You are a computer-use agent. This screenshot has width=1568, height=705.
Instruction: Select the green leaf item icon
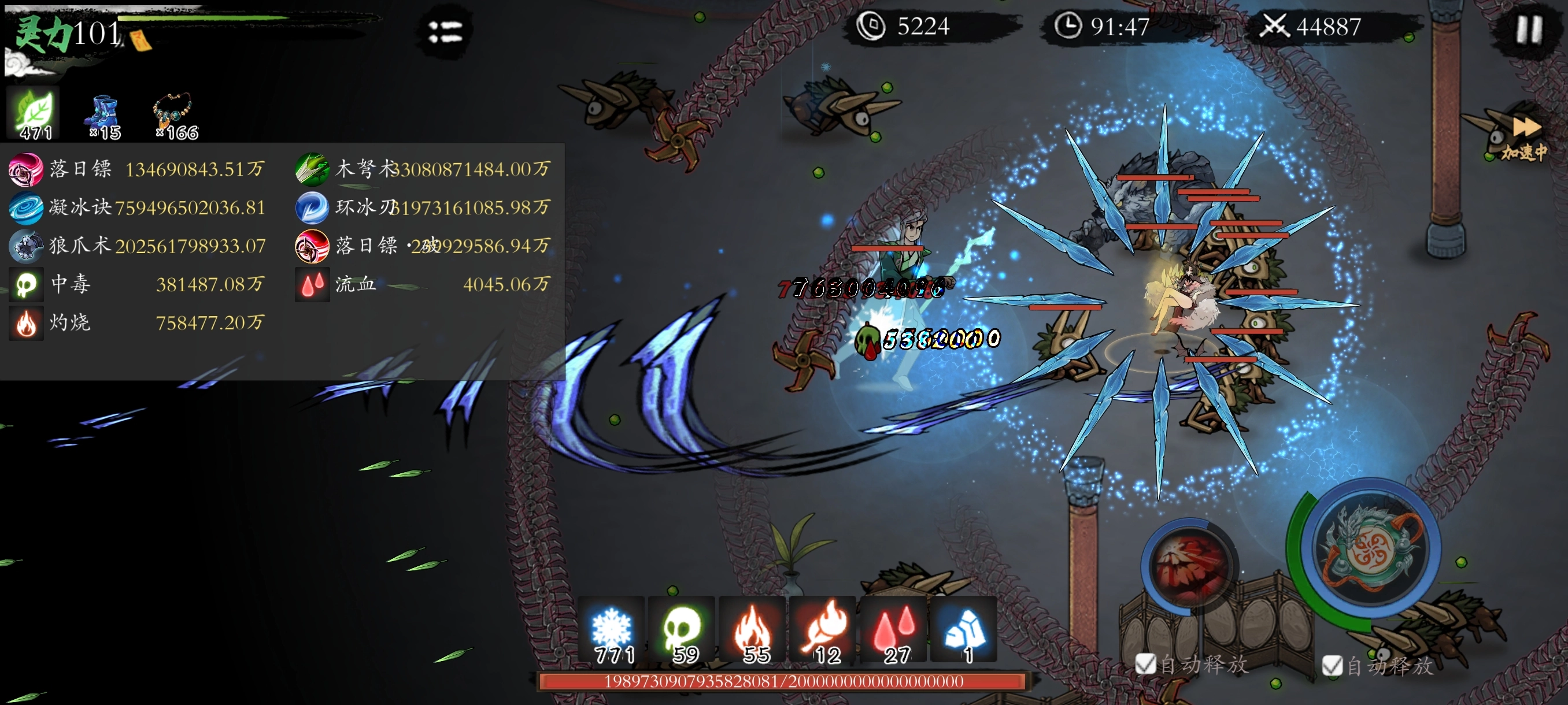[x=34, y=114]
